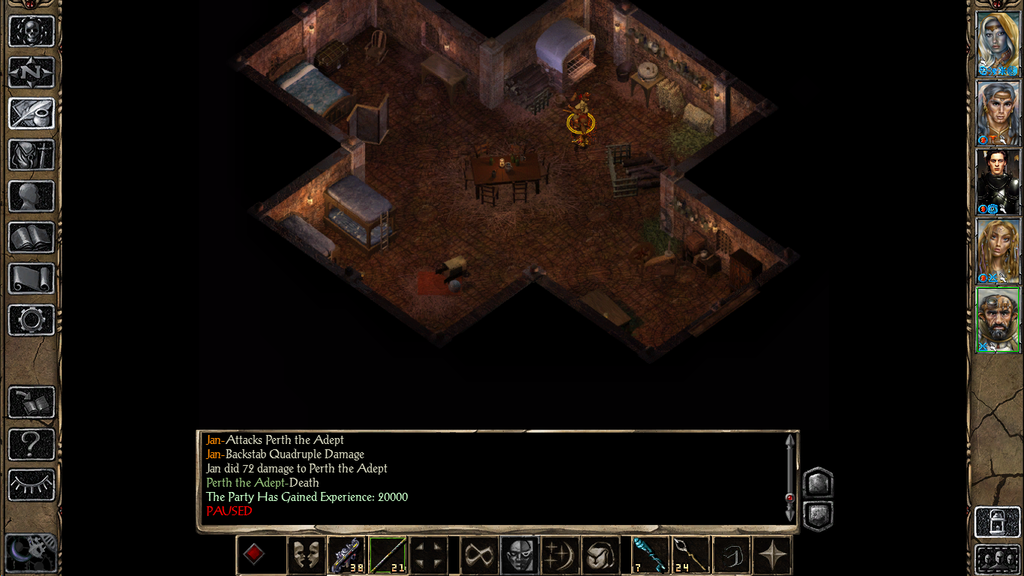
Task: Open the character record with the head icon
Action: tap(31, 196)
